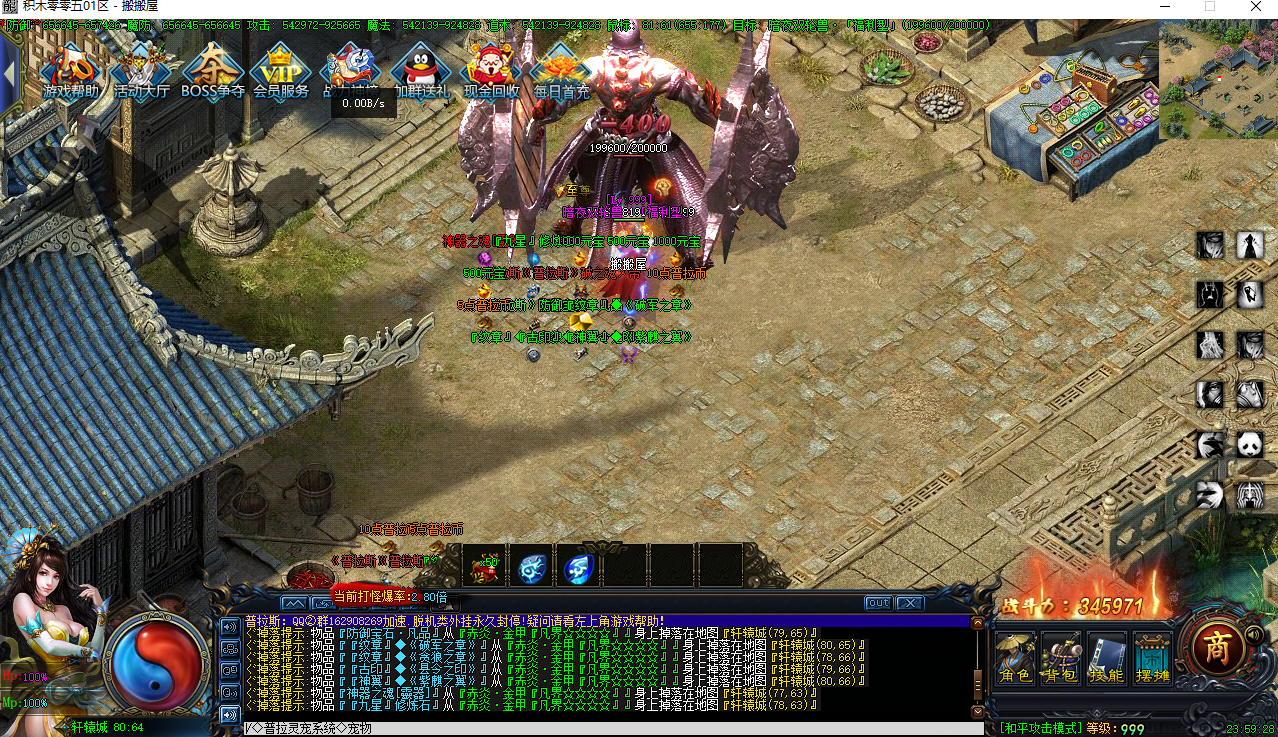
Task: Click the chat panel's out button
Action: pos(878,603)
